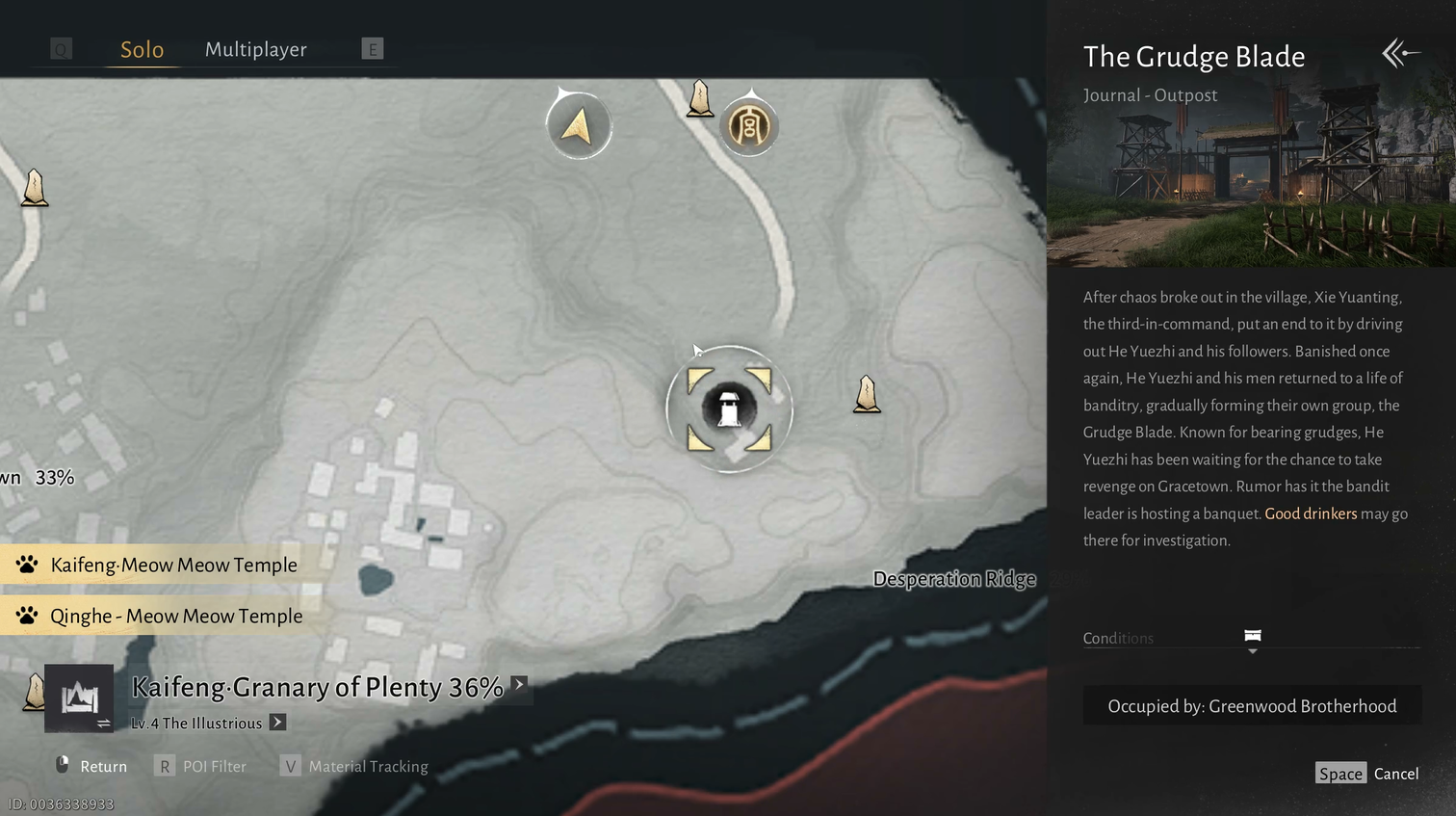This screenshot has width=1456, height=816.
Task: Select the player arrow position marker
Action: coord(578,126)
